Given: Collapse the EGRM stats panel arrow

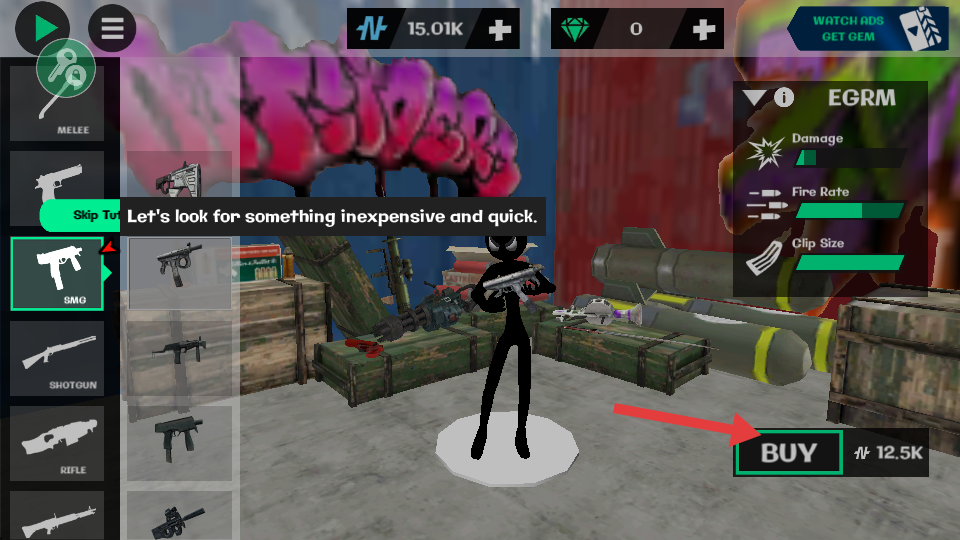Looking at the screenshot, I should click(754, 98).
